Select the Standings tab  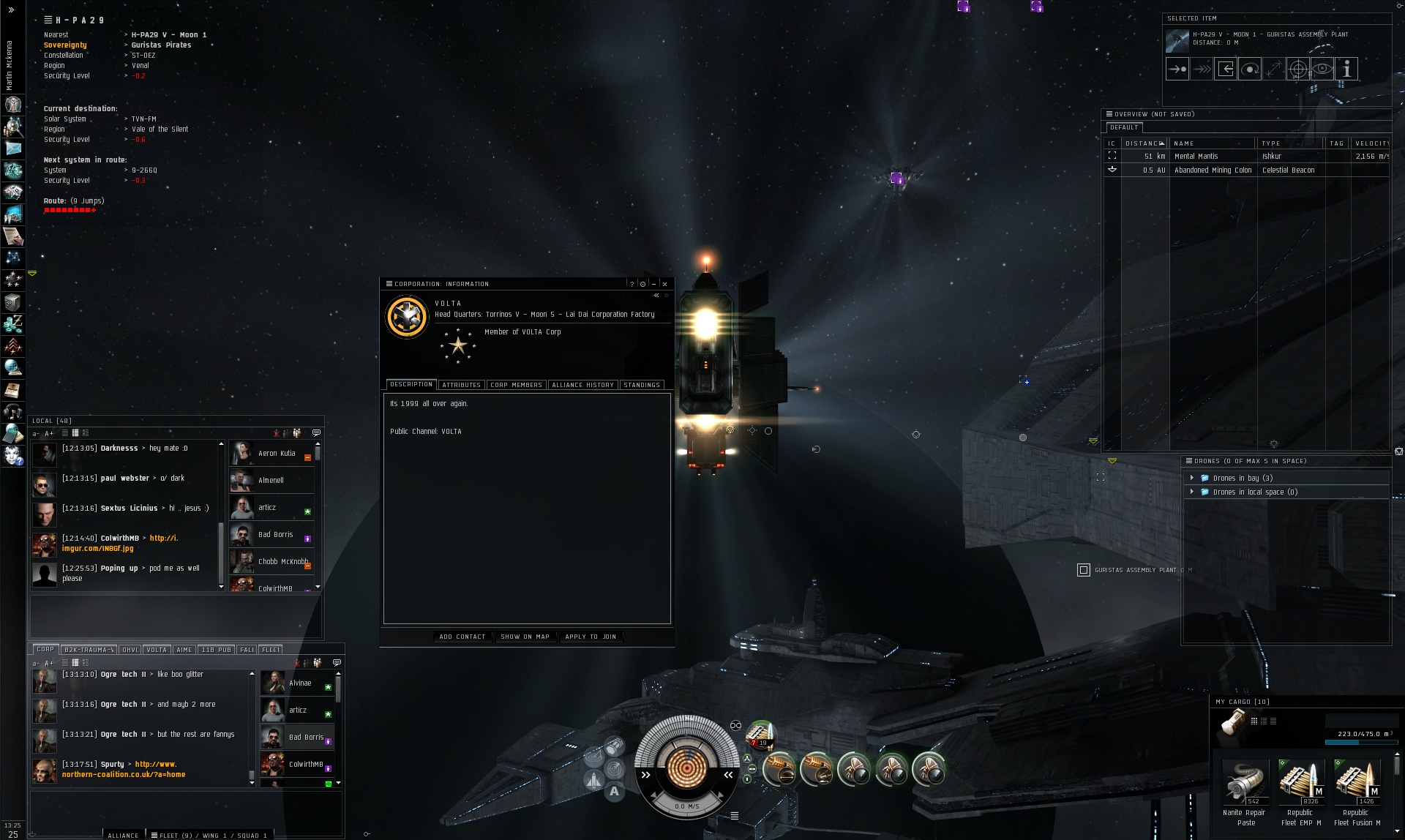(642, 385)
